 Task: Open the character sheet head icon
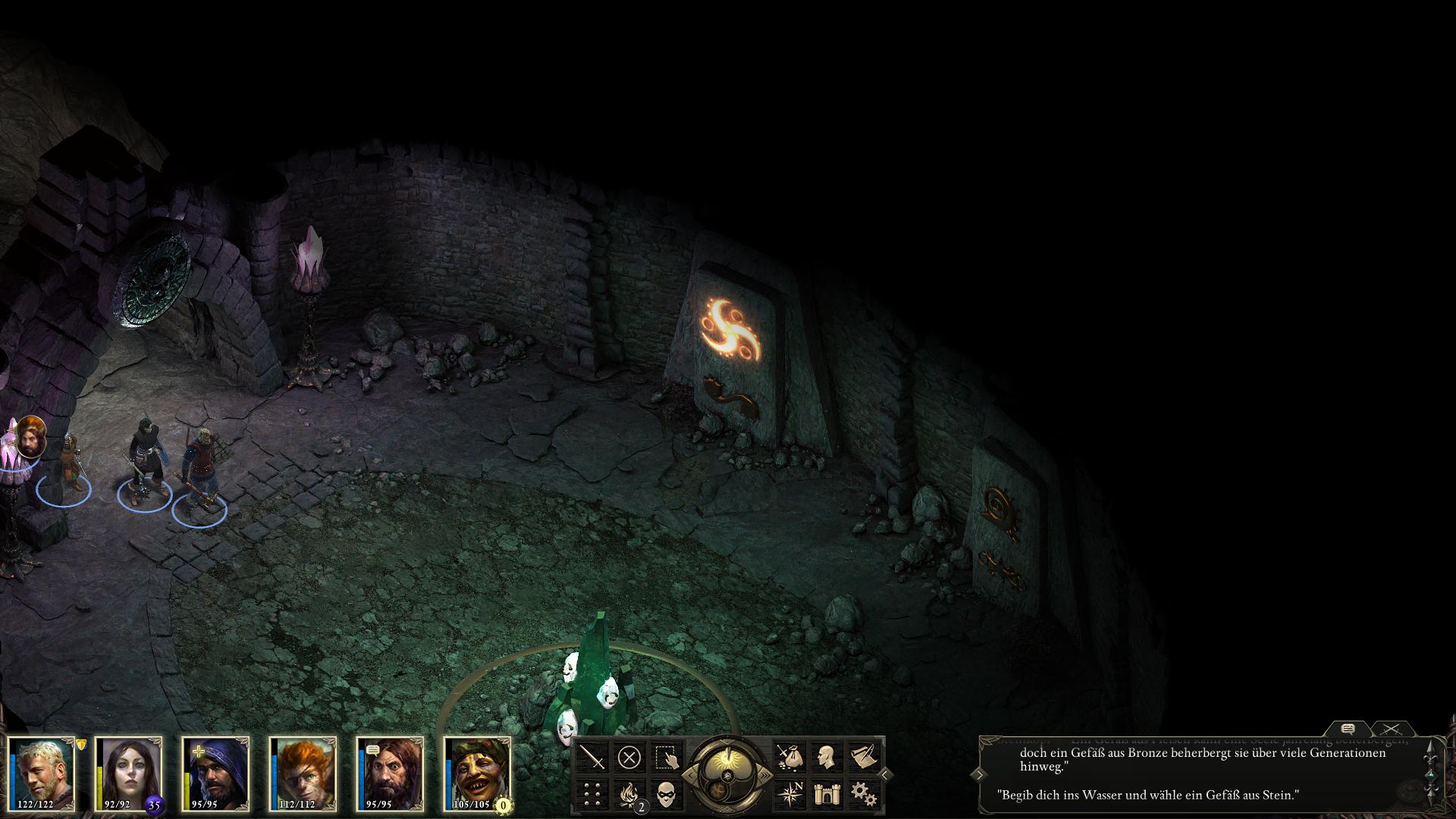[x=827, y=757]
